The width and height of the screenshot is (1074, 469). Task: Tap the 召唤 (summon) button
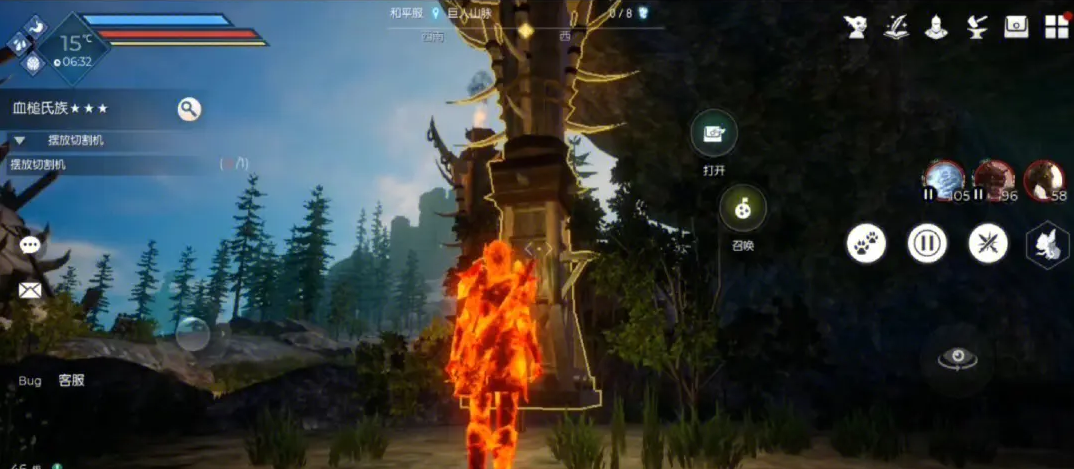(743, 208)
